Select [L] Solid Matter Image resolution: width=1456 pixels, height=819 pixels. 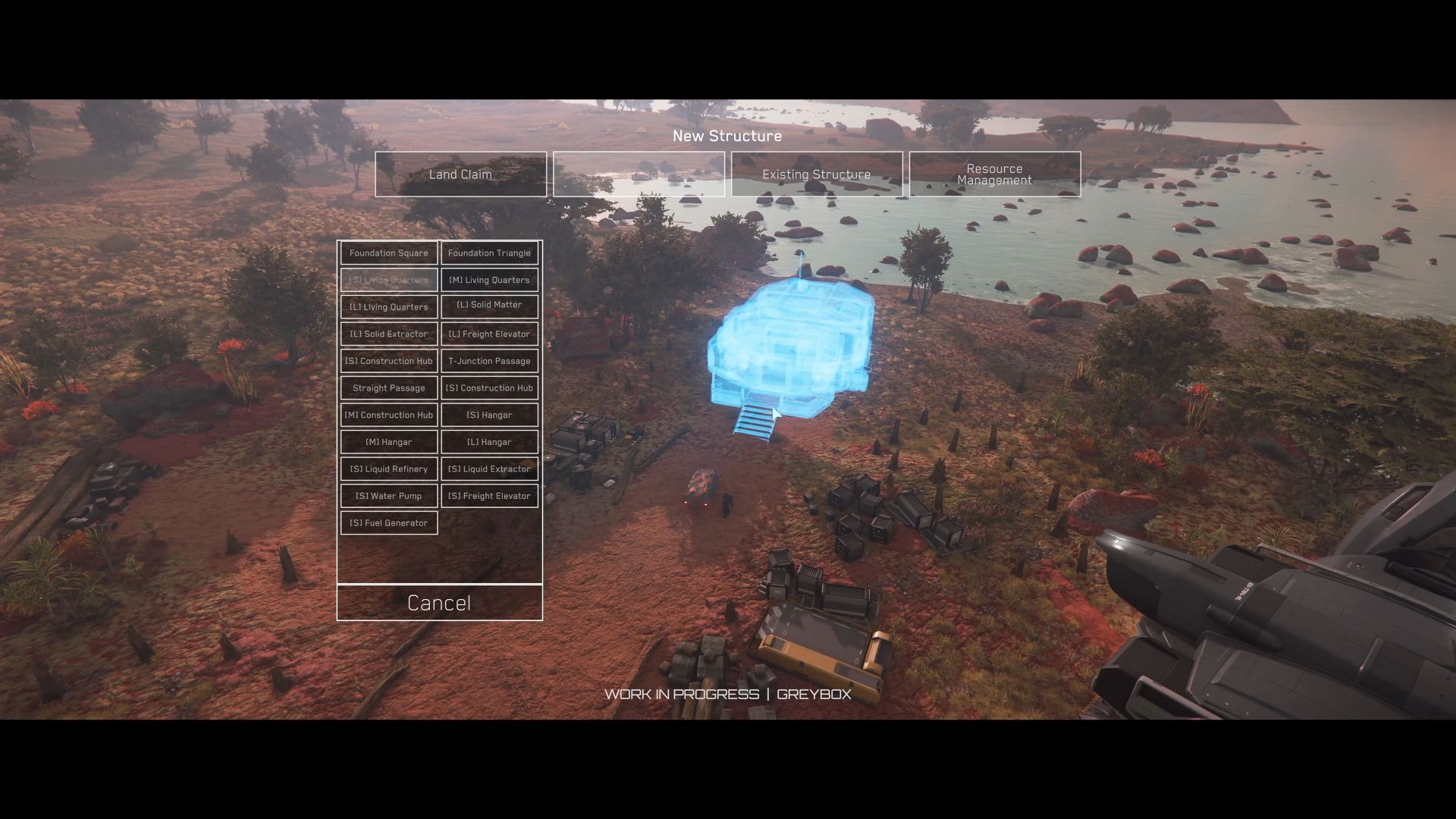tap(489, 306)
